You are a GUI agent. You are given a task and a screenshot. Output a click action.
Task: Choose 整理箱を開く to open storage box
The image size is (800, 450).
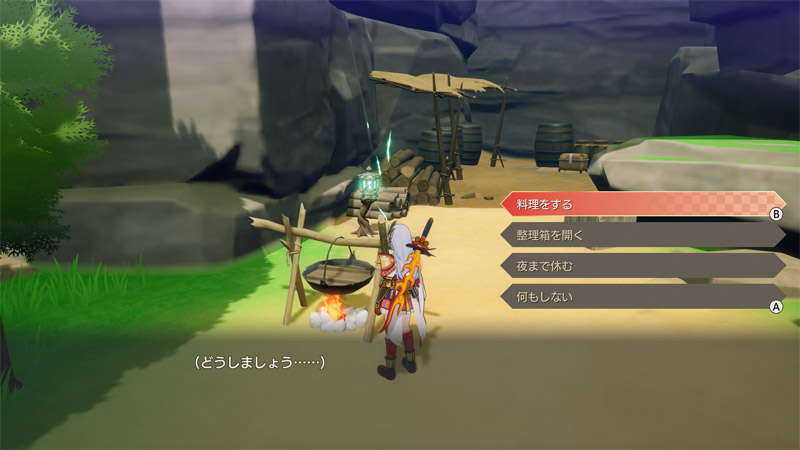click(640, 235)
